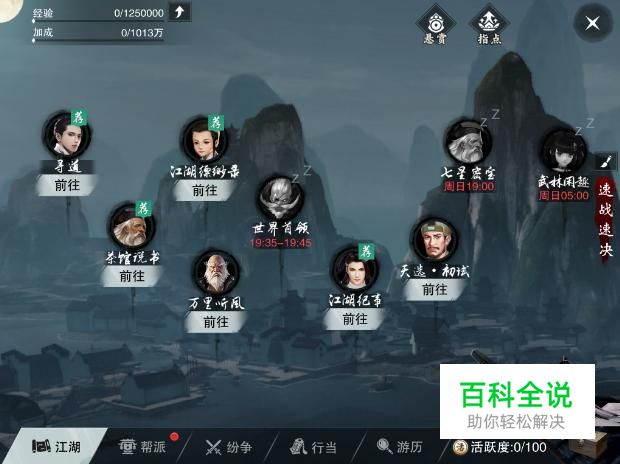Go to the 茶馆说书 activity
This screenshot has height=464, width=620.
[x=132, y=275]
